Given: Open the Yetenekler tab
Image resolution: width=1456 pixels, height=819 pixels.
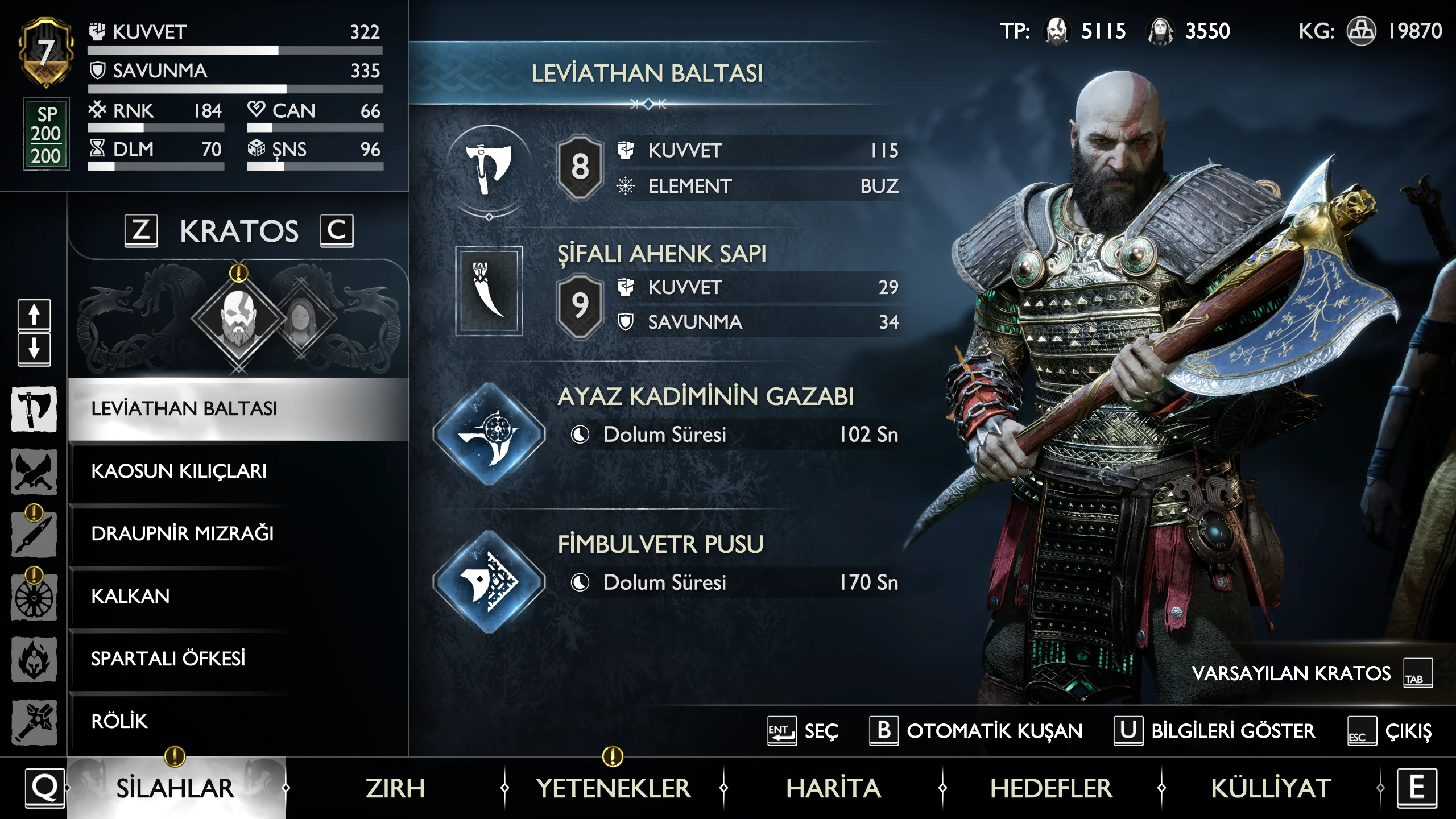Looking at the screenshot, I should pyautogui.click(x=613, y=788).
